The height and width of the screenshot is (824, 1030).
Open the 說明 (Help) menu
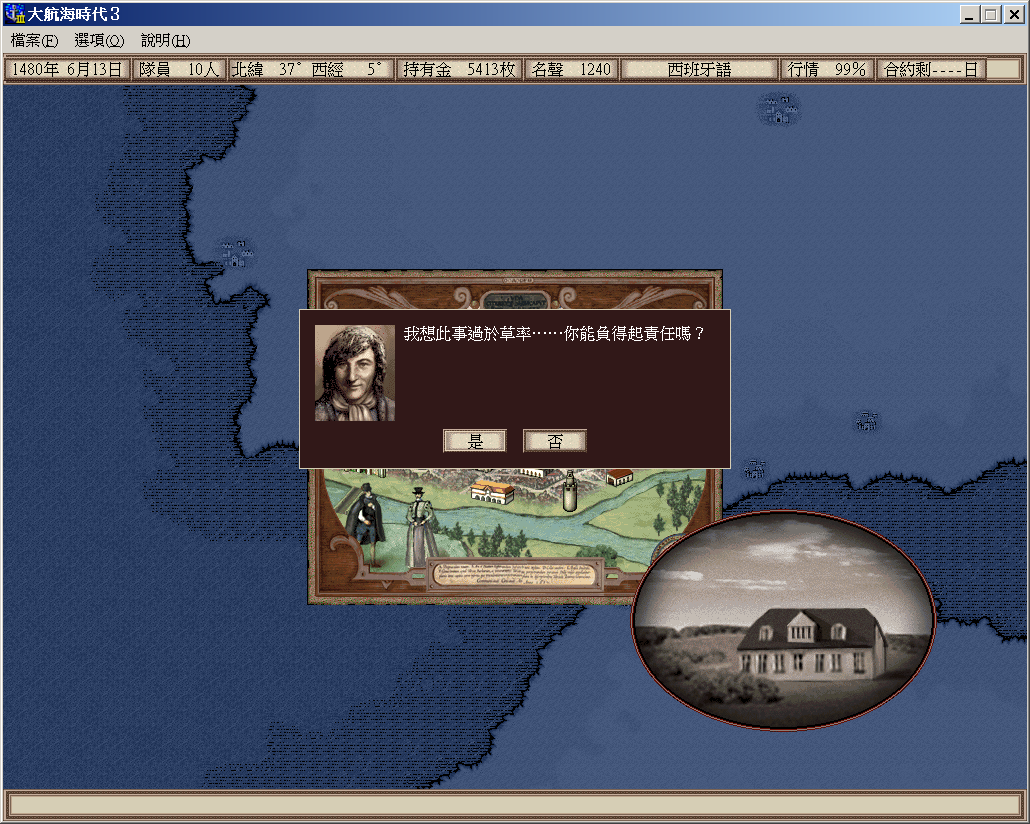(x=165, y=41)
